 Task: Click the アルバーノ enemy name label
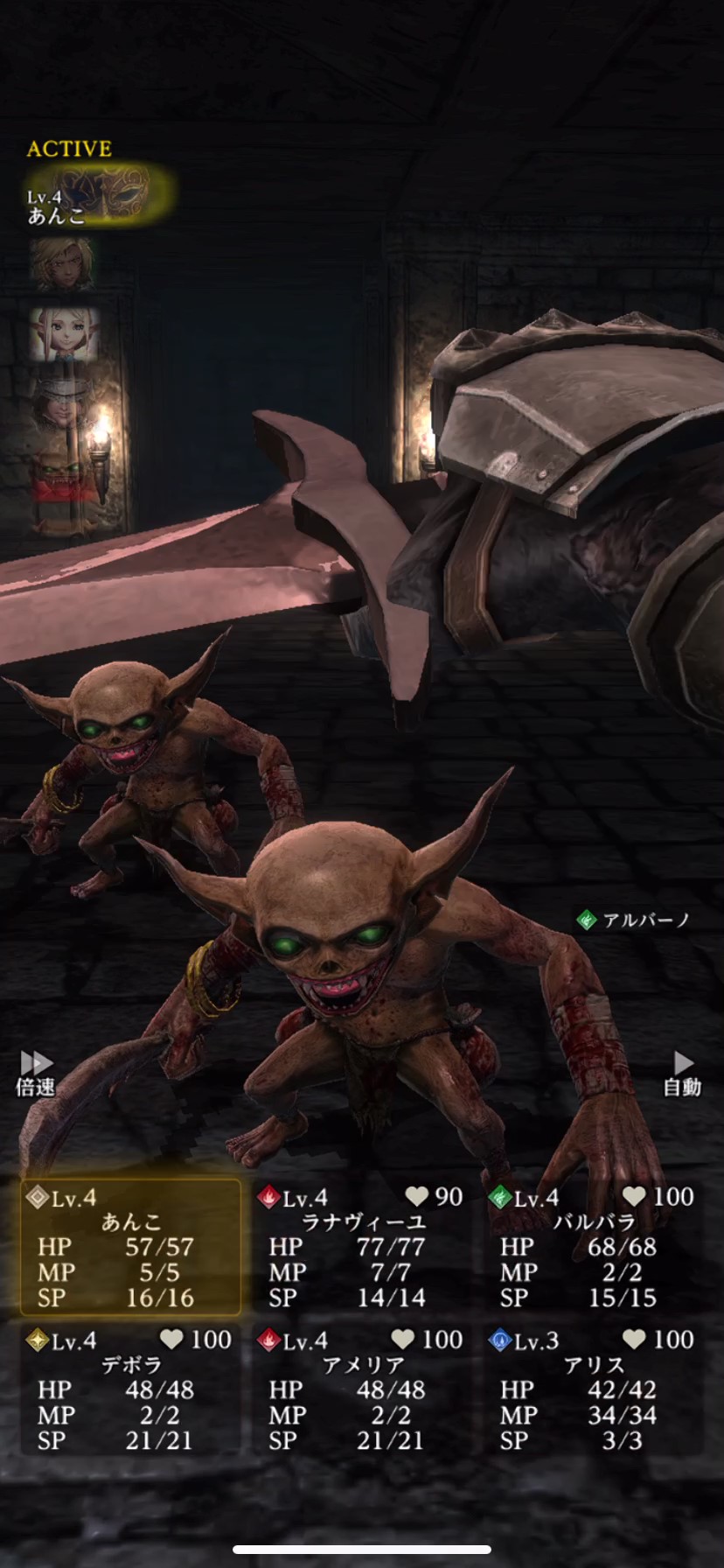coord(636,920)
